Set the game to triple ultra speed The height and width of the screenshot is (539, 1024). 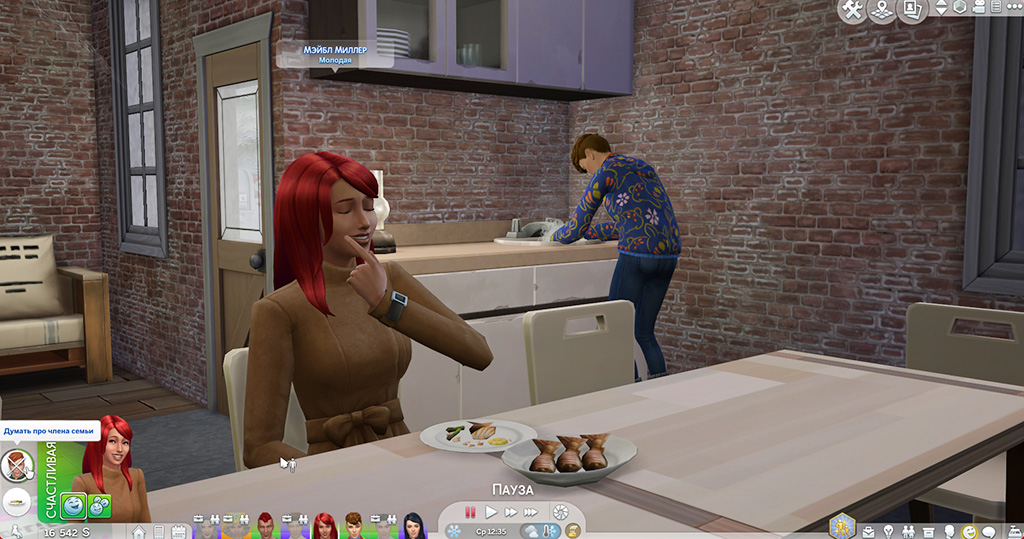pos(530,512)
